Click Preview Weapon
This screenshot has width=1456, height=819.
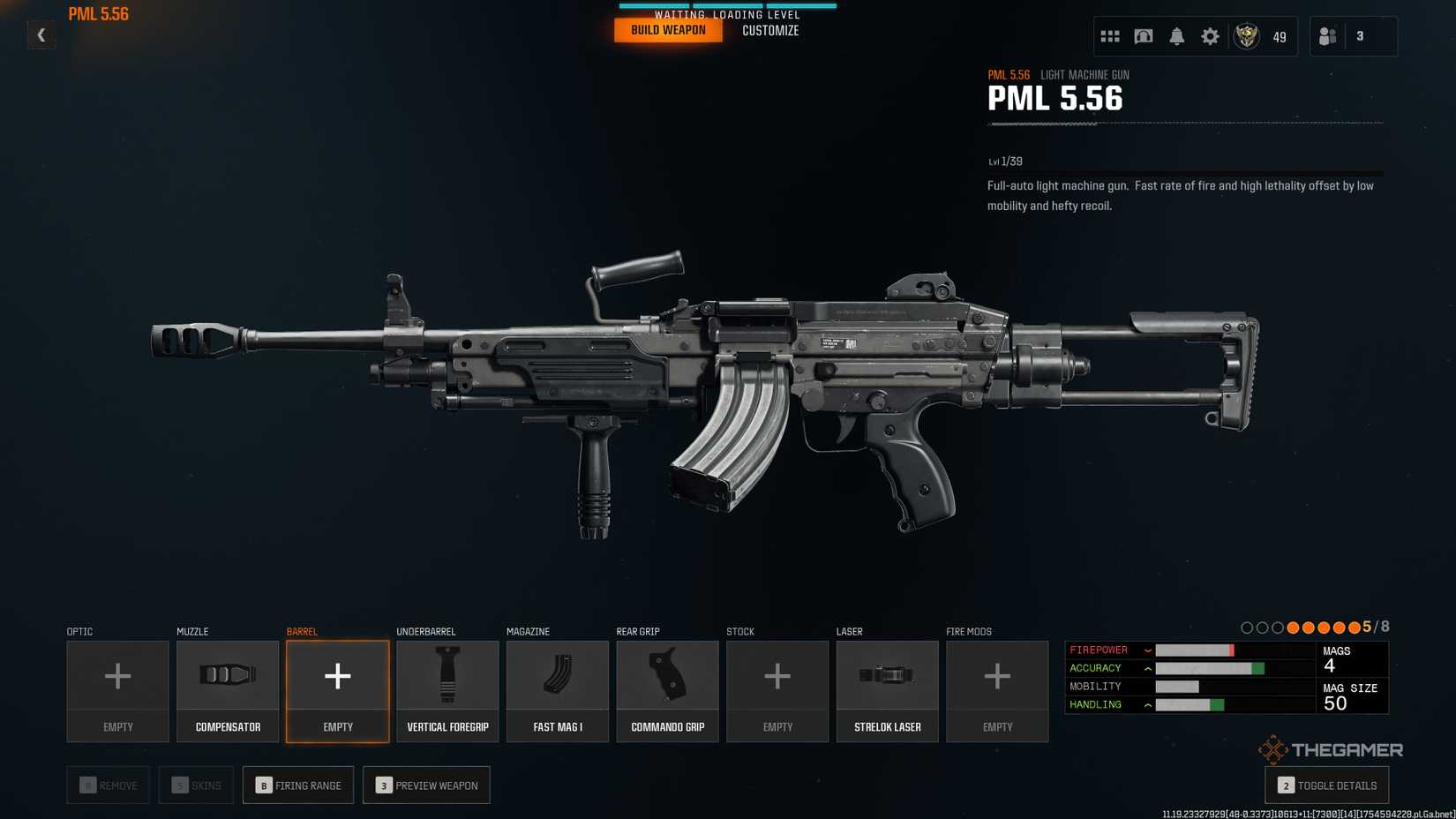tap(426, 785)
